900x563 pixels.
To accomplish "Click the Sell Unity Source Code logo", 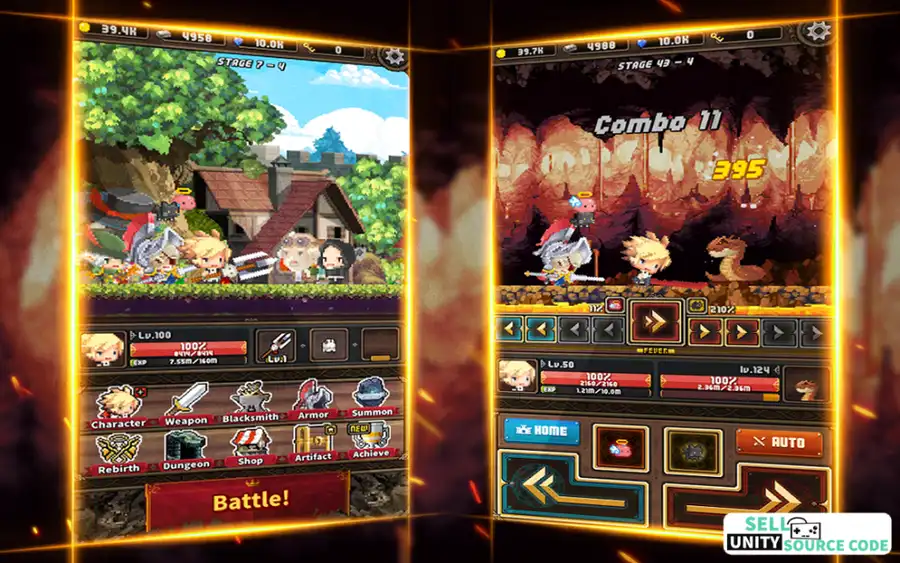I will coord(807,534).
